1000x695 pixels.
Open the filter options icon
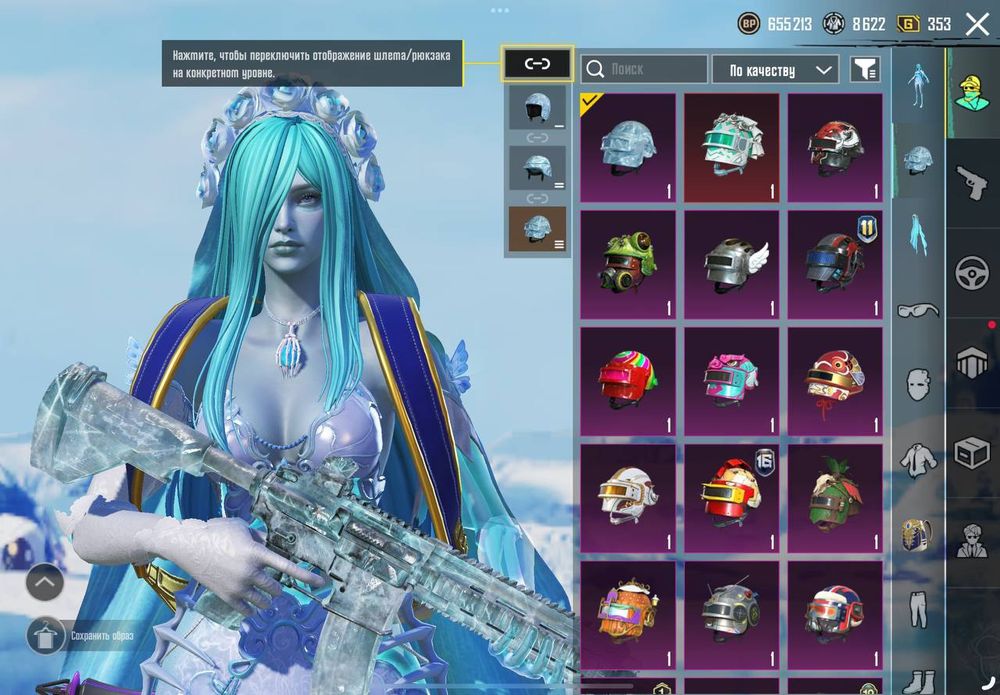click(864, 69)
